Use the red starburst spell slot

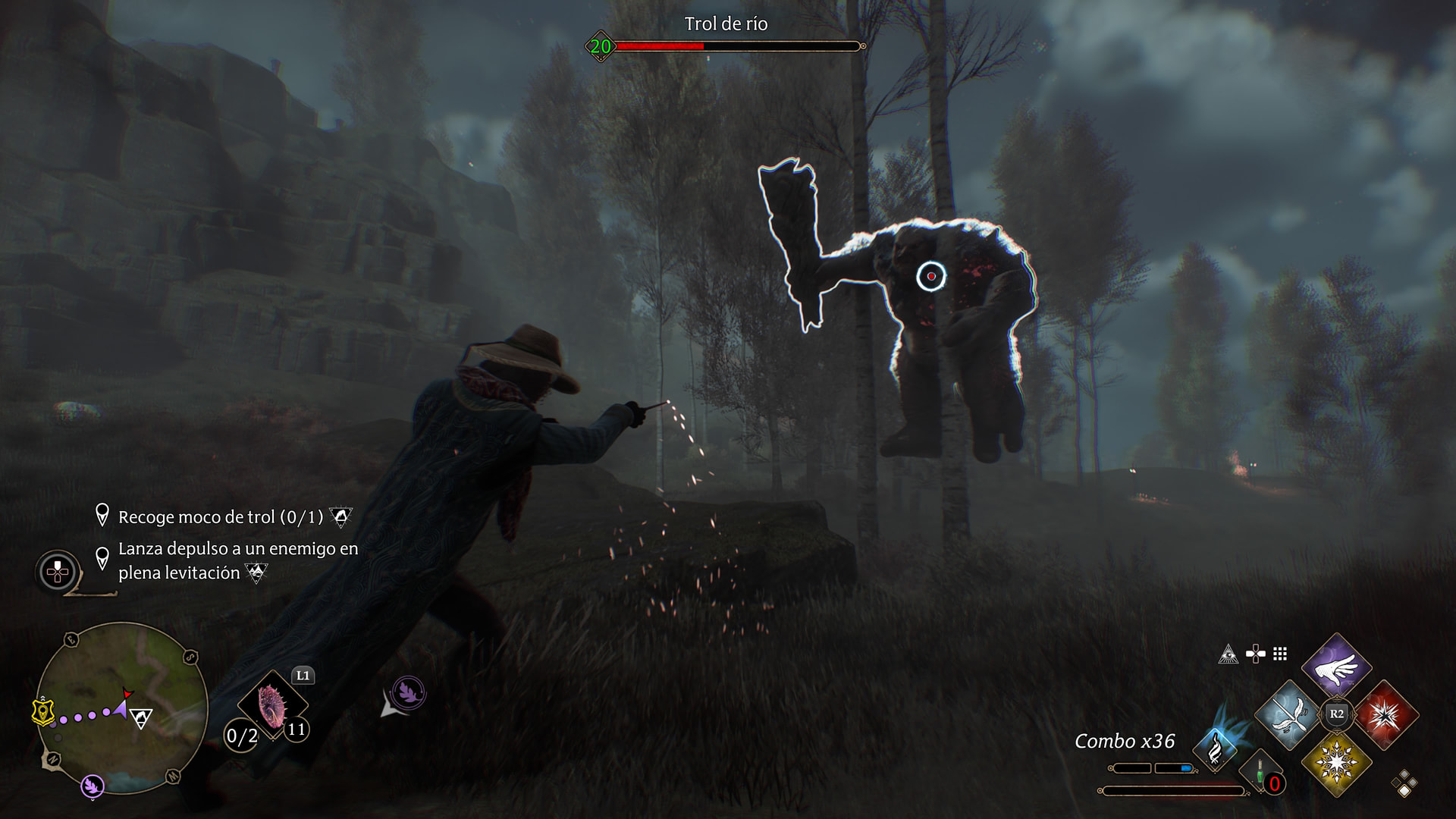(1386, 715)
